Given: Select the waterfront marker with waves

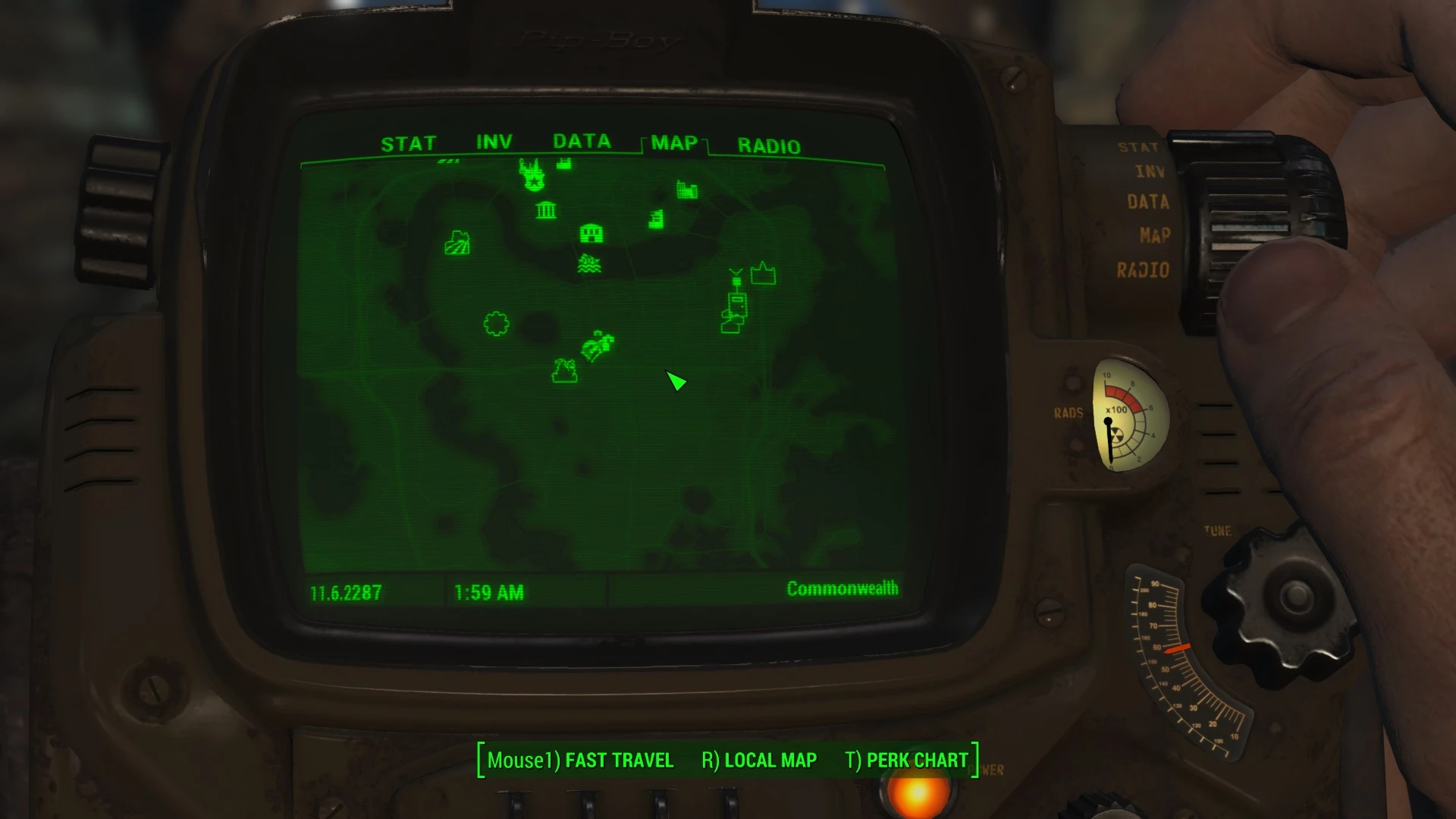Looking at the screenshot, I should click(590, 264).
